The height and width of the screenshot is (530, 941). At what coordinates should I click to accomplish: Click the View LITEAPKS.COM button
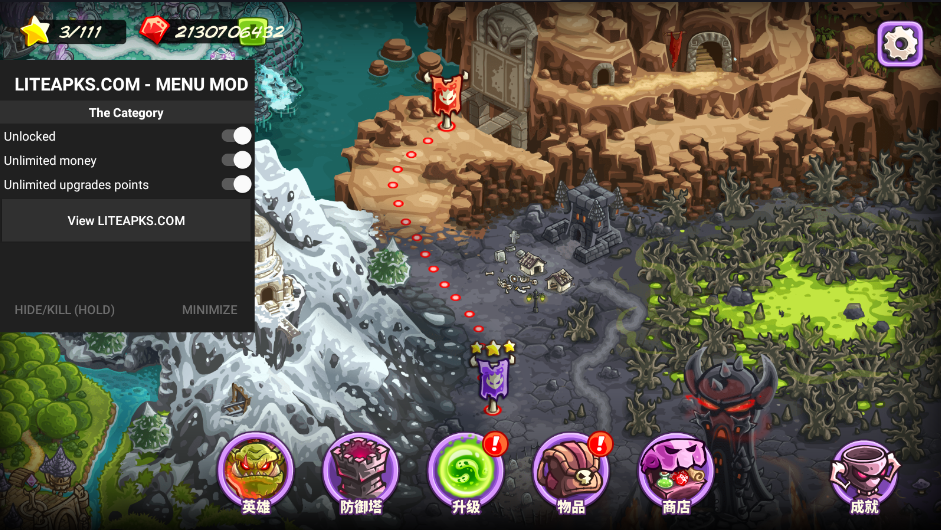tap(126, 221)
